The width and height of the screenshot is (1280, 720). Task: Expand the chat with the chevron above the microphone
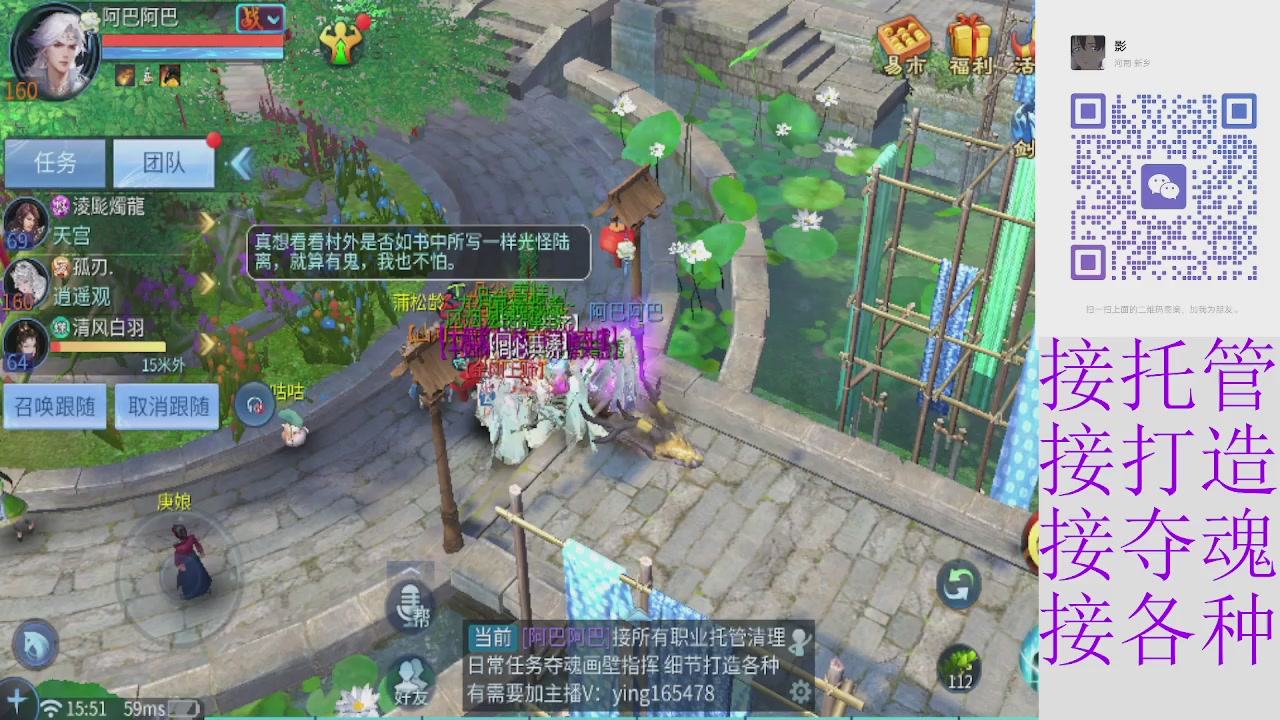click(411, 568)
